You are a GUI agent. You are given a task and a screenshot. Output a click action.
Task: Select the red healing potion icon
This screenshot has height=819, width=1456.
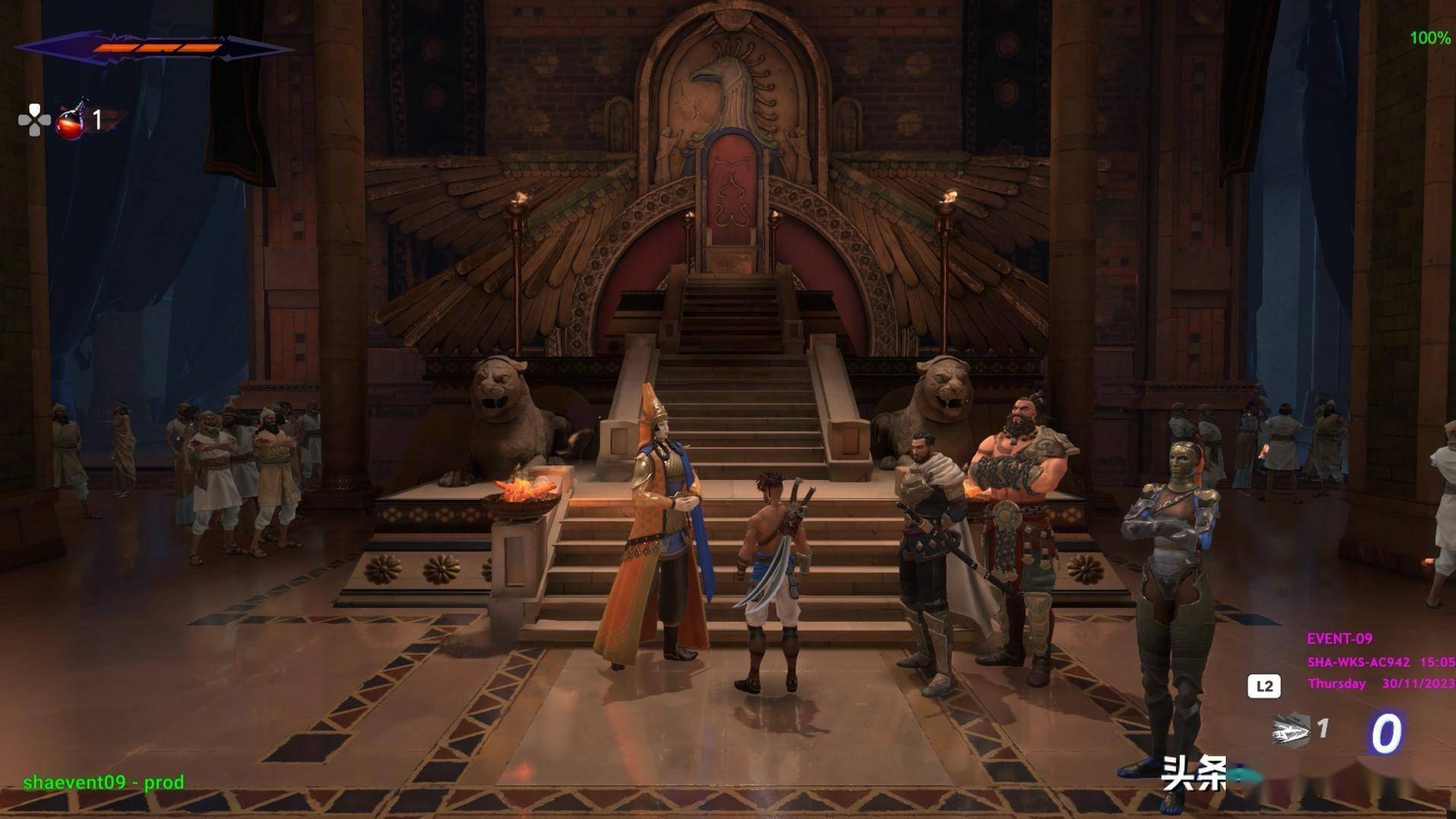pos(71,122)
